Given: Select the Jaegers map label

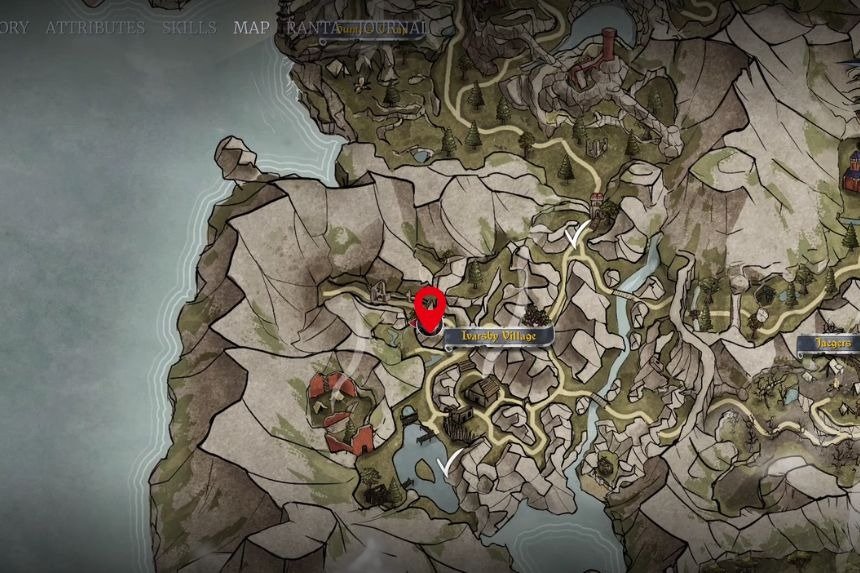Looking at the screenshot, I should point(829,343).
